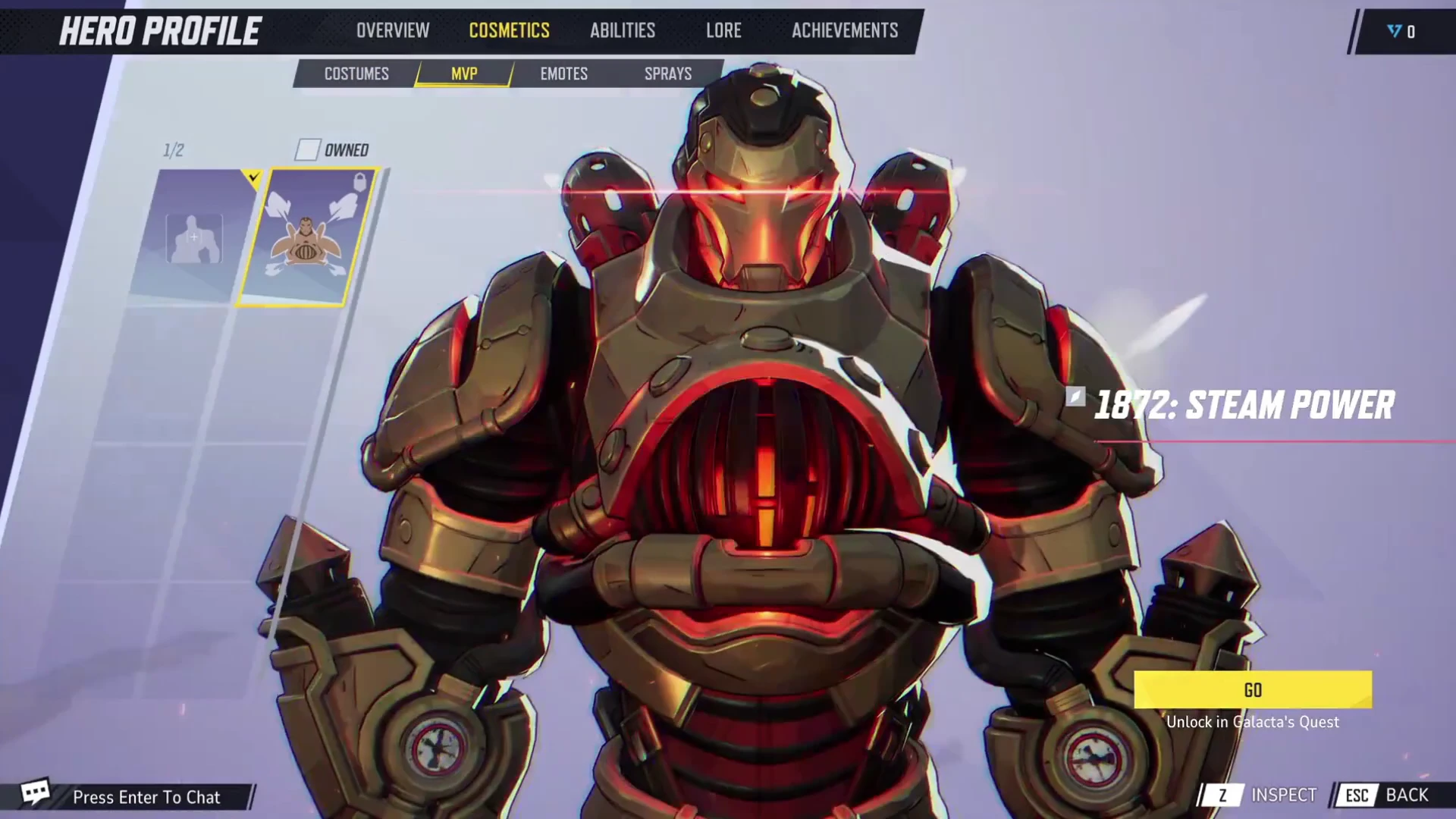Viewport: 1456px width, 819px height.
Task: Switch to the Costumes subtab
Action: coord(356,74)
